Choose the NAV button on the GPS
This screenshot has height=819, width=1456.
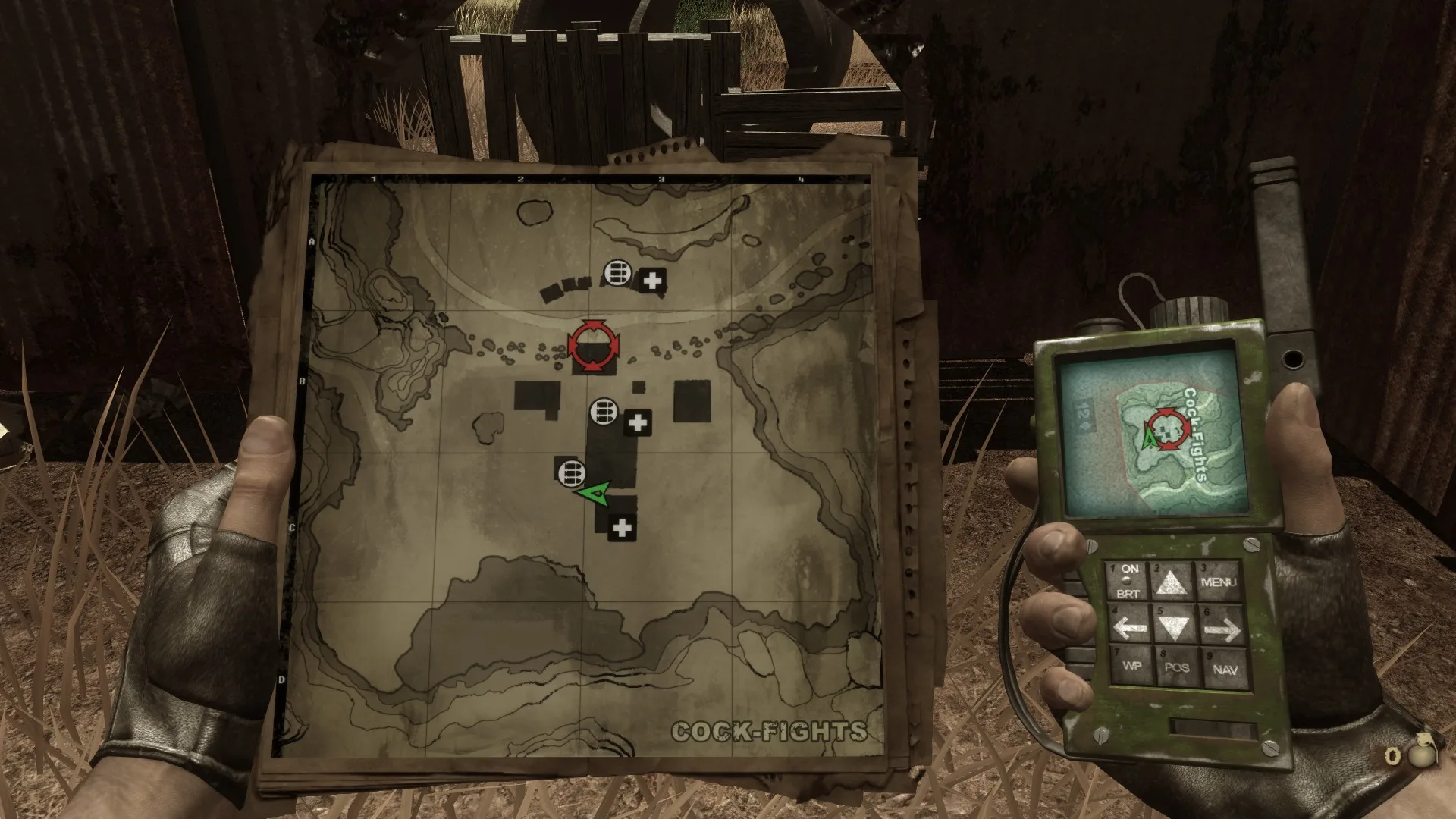click(x=1224, y=670)
